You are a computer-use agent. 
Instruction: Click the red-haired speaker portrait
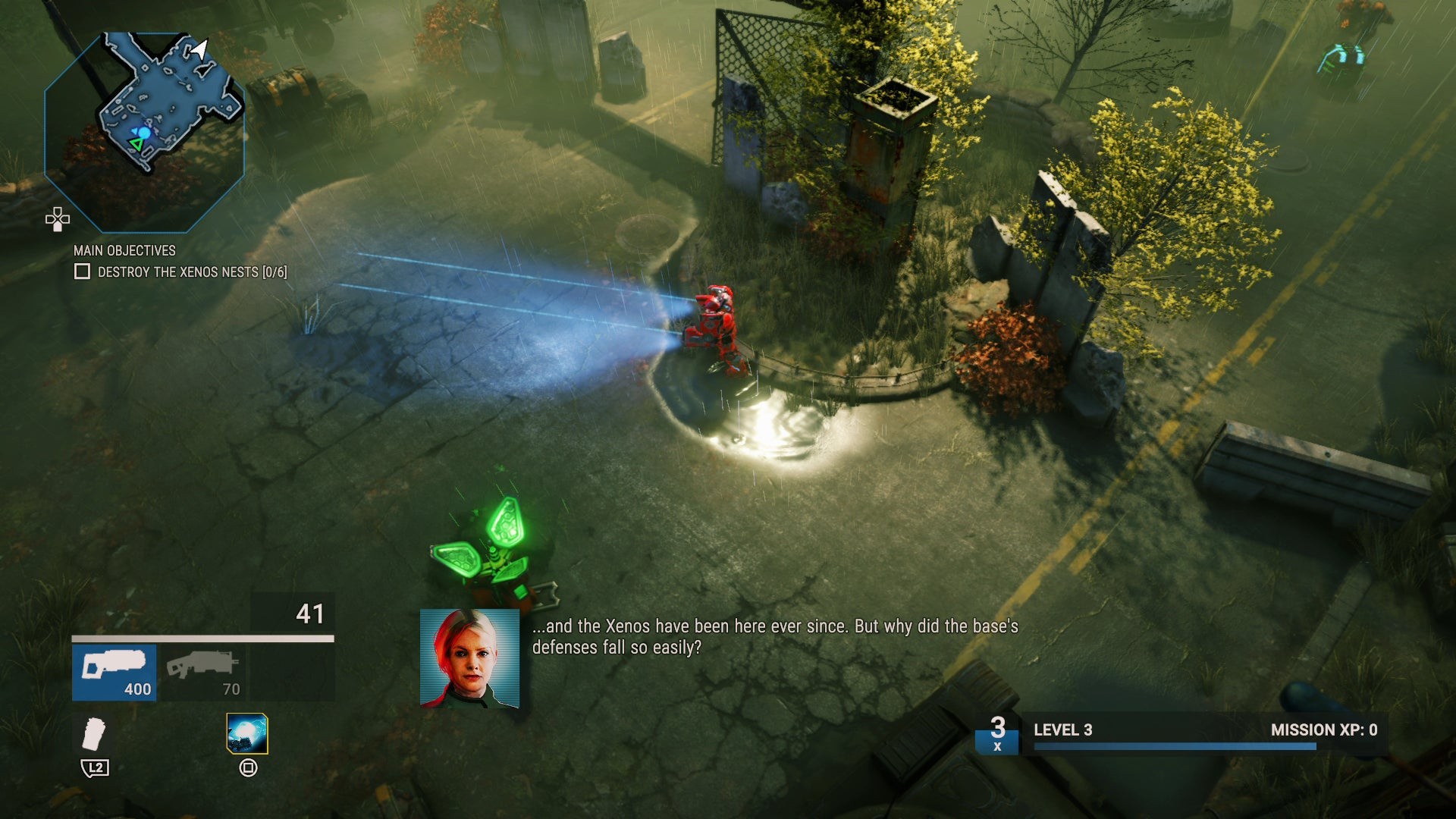tap(469, 658)
